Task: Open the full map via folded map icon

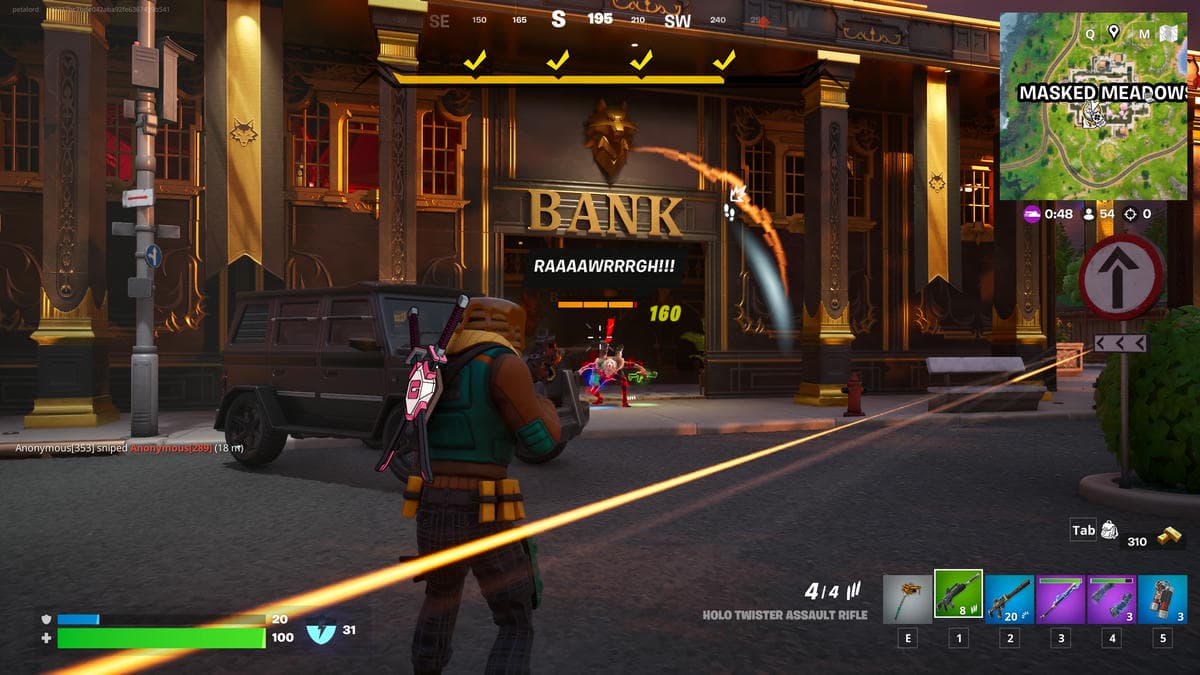Action: point(1168,34)
